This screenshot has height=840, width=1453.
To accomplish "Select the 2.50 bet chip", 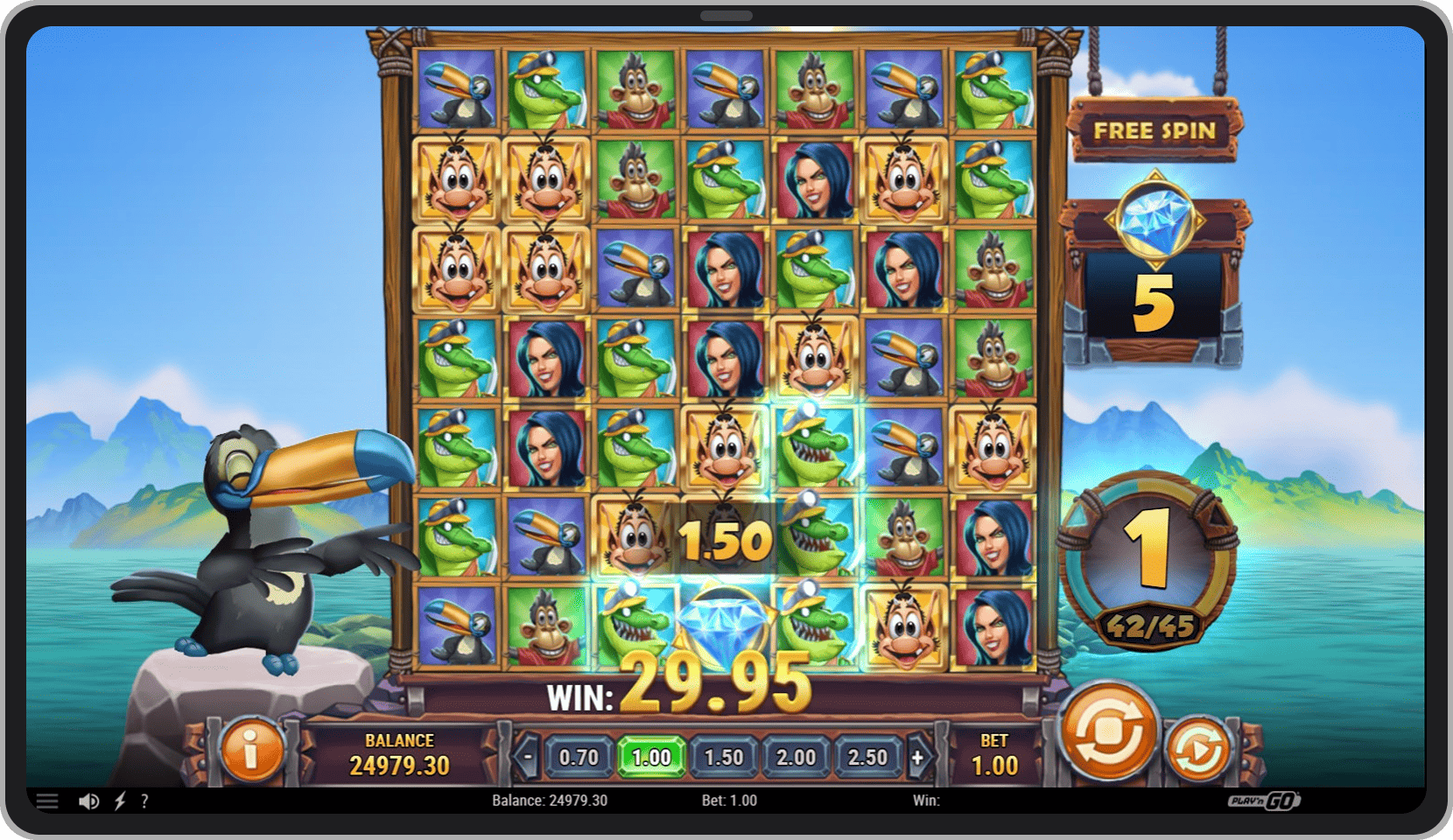I will click(x=867, y=758).
